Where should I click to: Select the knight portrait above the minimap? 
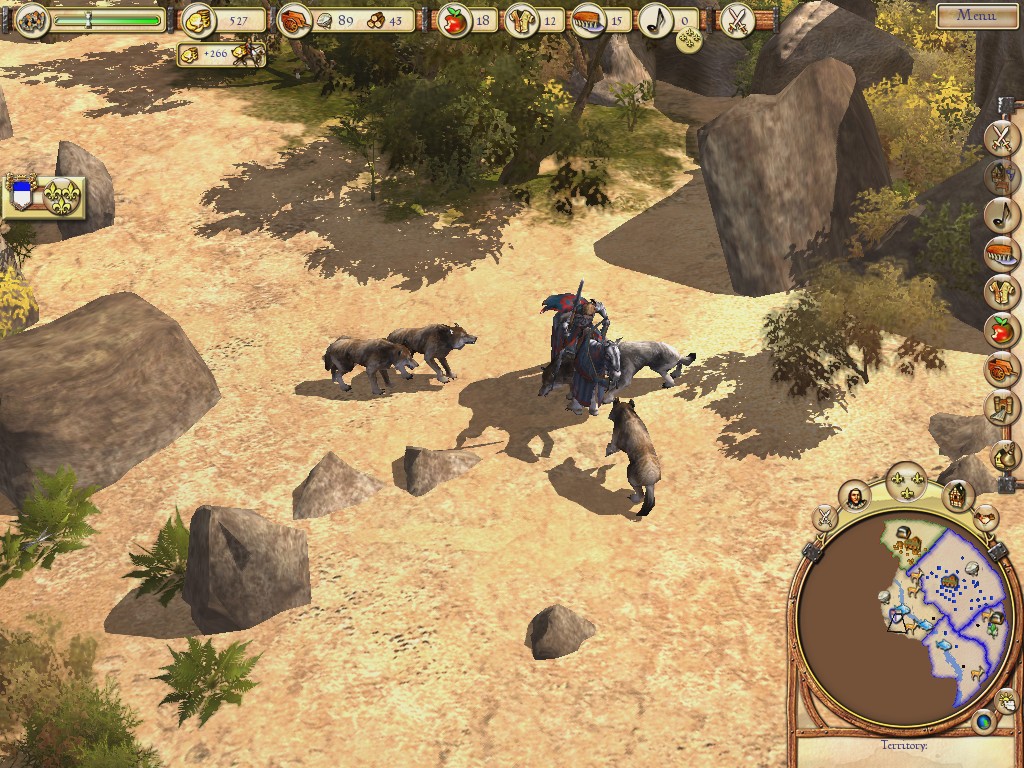[855, 497]
